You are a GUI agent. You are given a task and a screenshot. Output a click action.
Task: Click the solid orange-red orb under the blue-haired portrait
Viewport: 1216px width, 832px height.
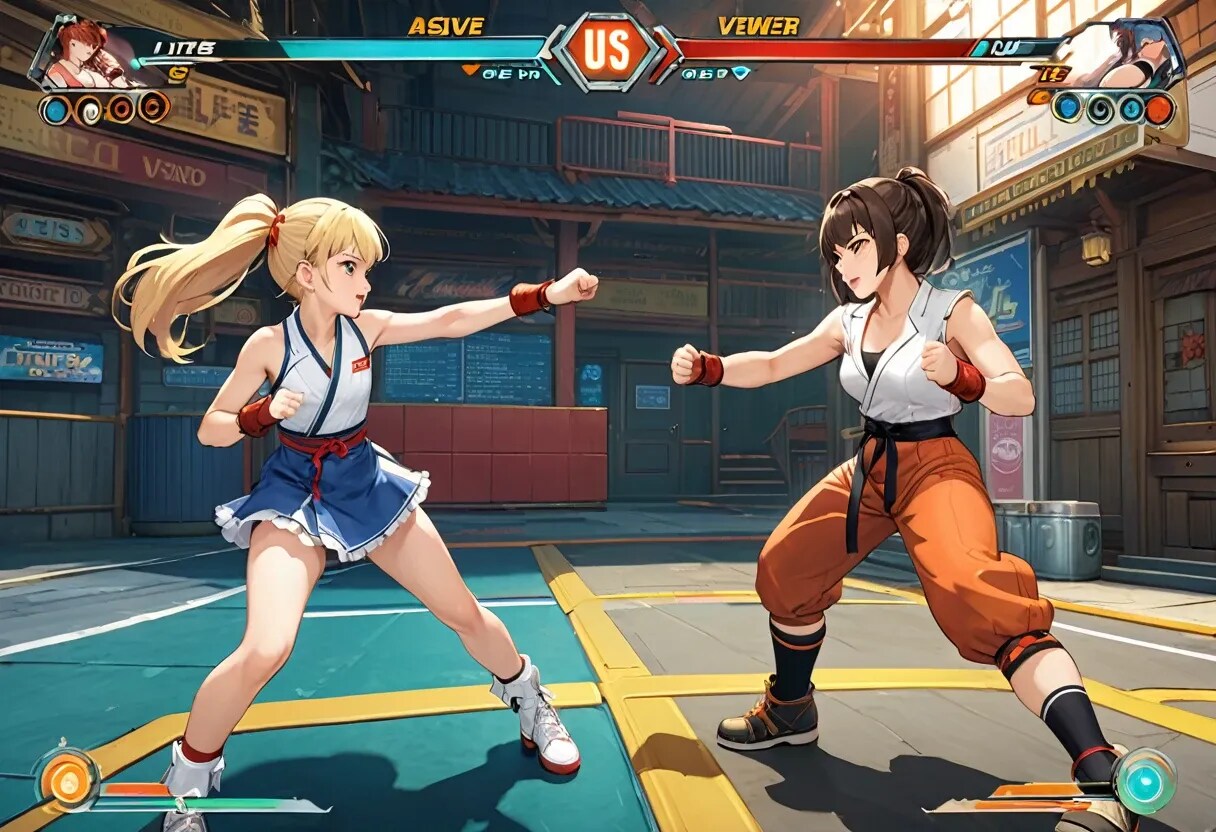pyautogui.click(x=1160, y=108)
